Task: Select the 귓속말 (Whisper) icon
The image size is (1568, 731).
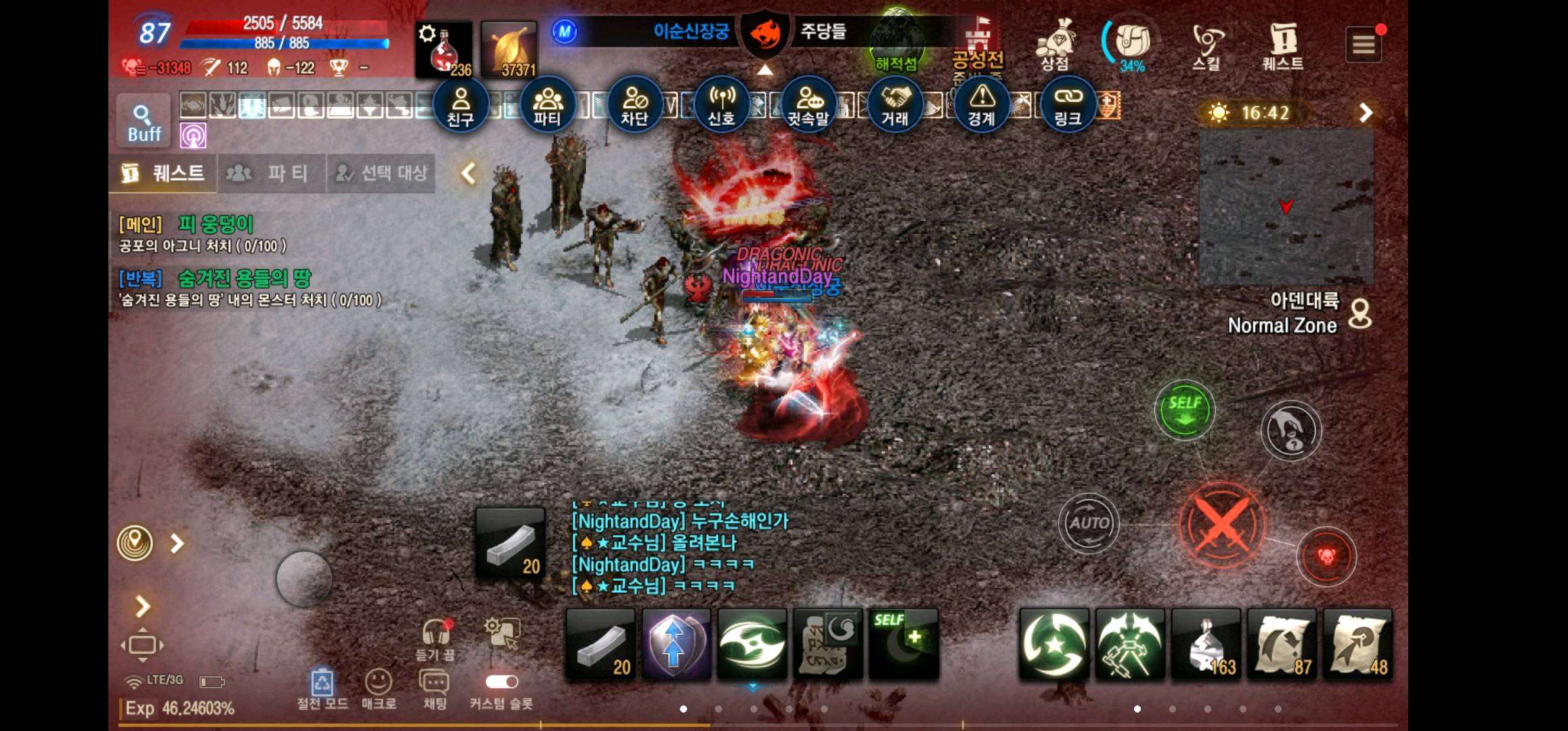Action: point(809,105)
